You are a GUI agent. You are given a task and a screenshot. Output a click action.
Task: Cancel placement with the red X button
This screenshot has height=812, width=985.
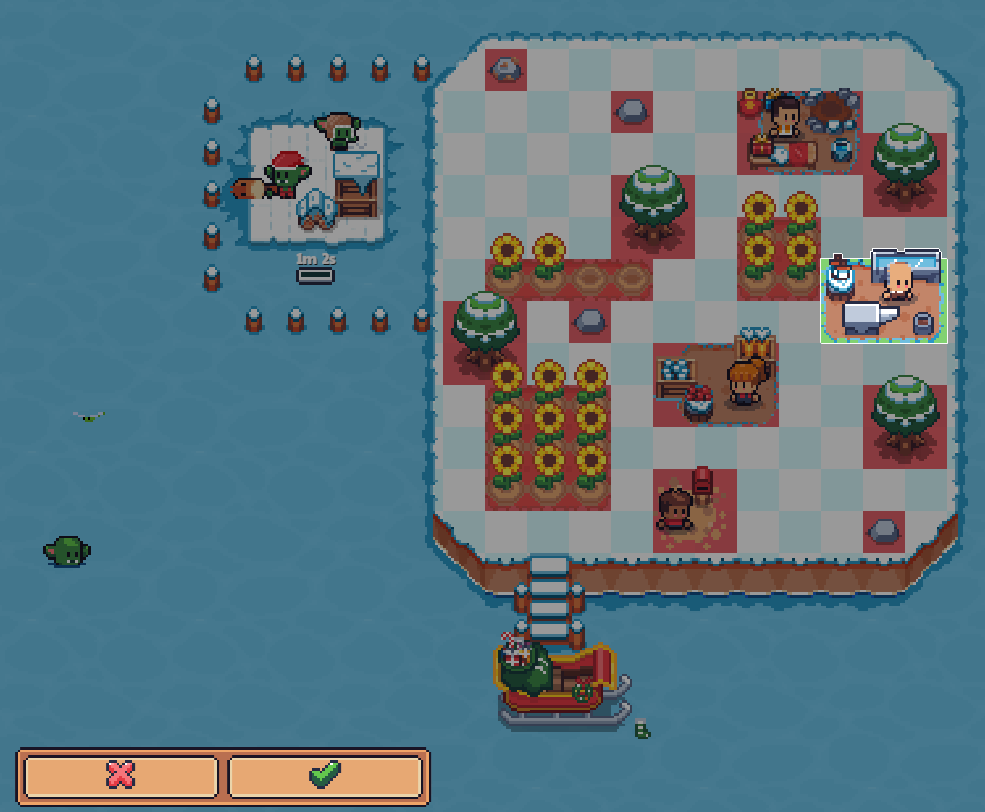tap(121, 776)
